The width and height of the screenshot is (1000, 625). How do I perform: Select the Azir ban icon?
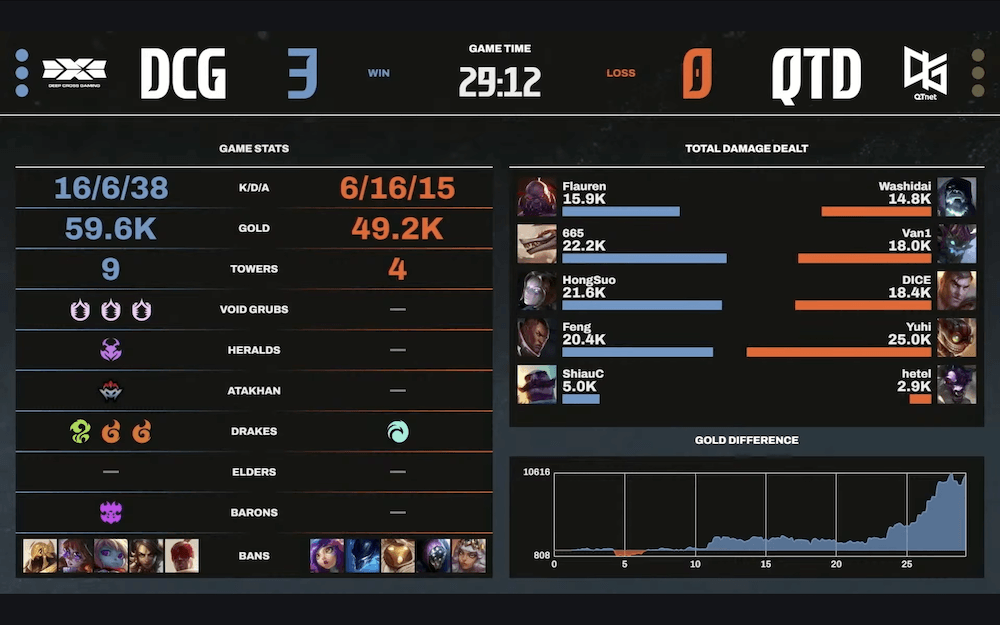(x=39, y=555)
